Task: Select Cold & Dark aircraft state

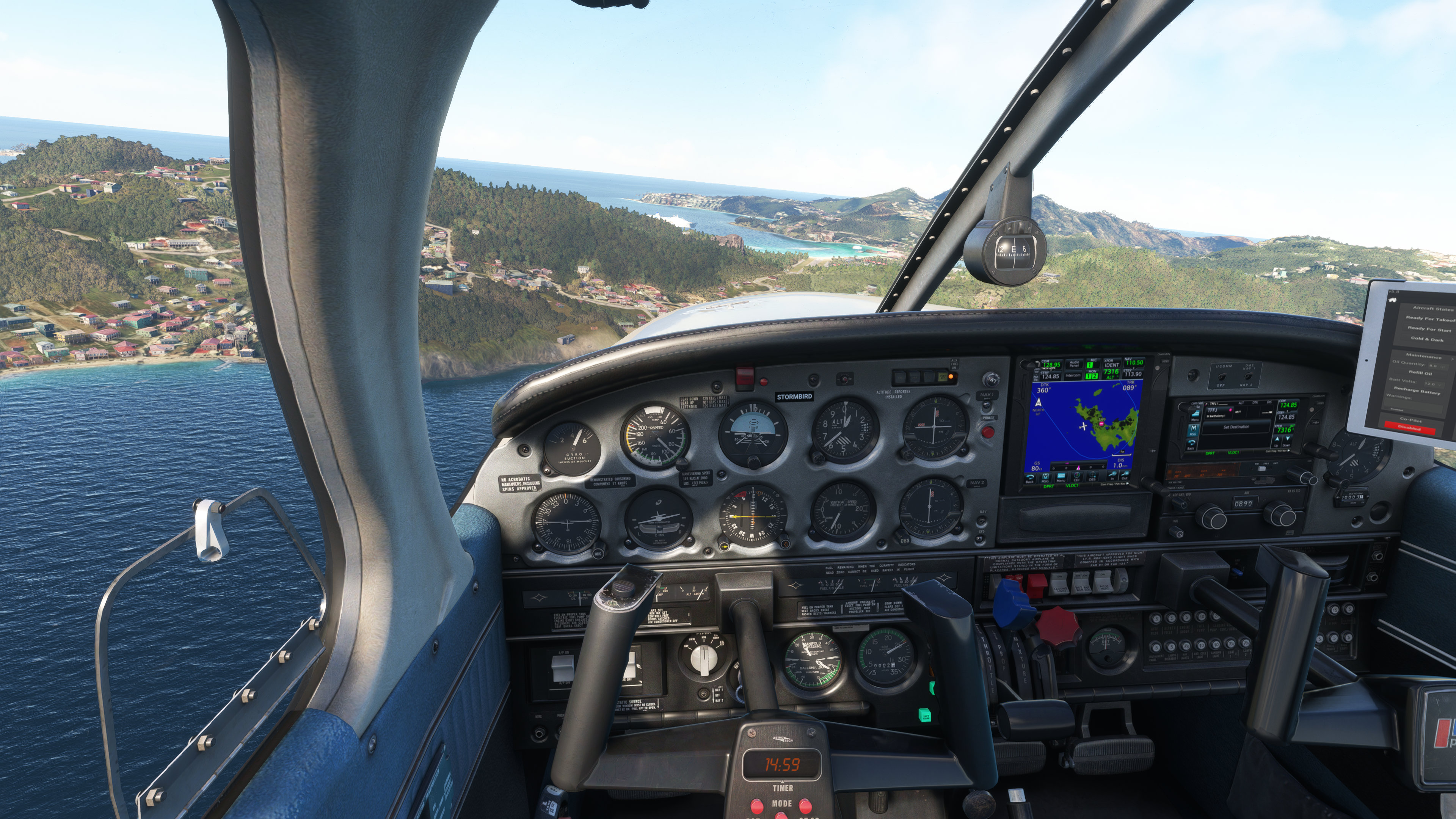Action: (x=1427, y=339)
